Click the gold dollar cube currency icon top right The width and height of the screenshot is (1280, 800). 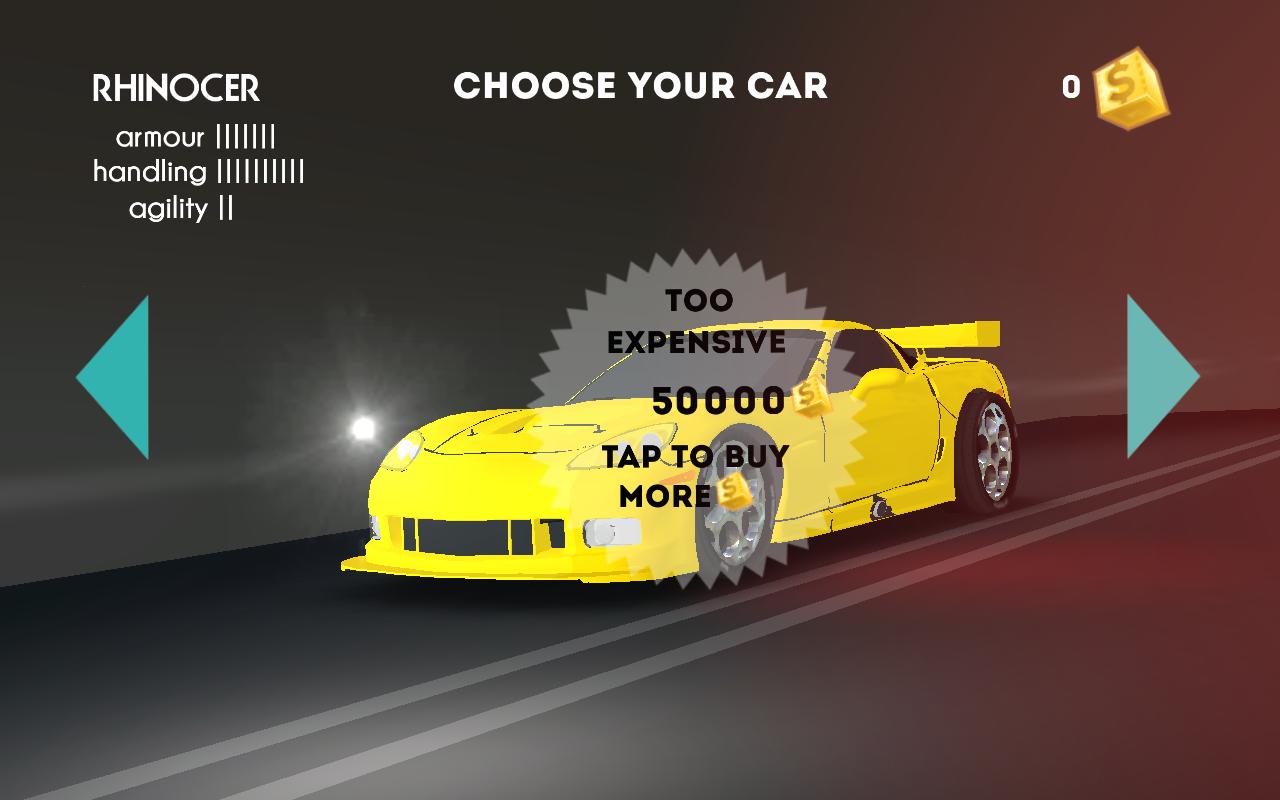click(x=1129, y=92)
